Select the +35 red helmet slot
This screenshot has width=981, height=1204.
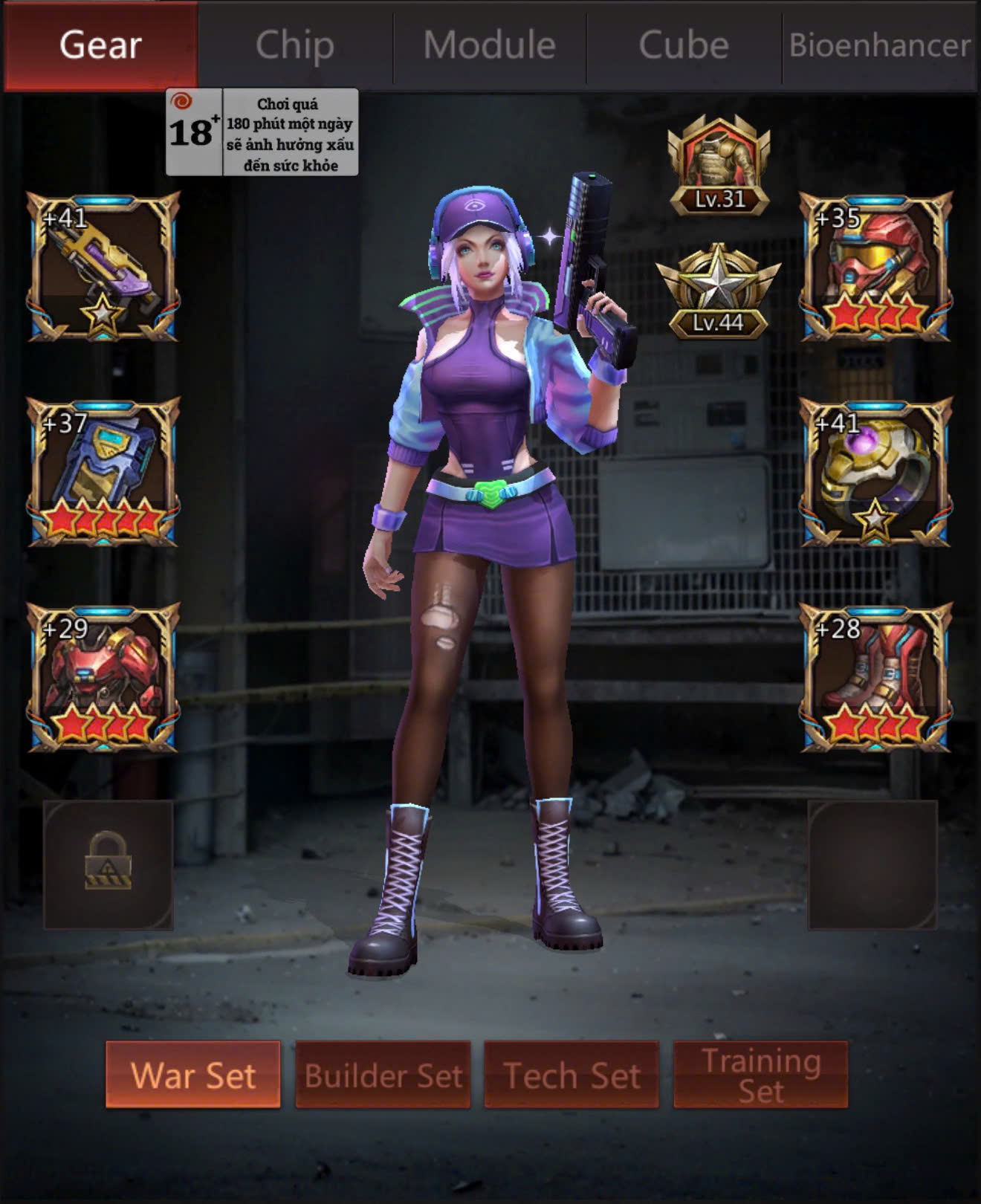click(875, 266)
